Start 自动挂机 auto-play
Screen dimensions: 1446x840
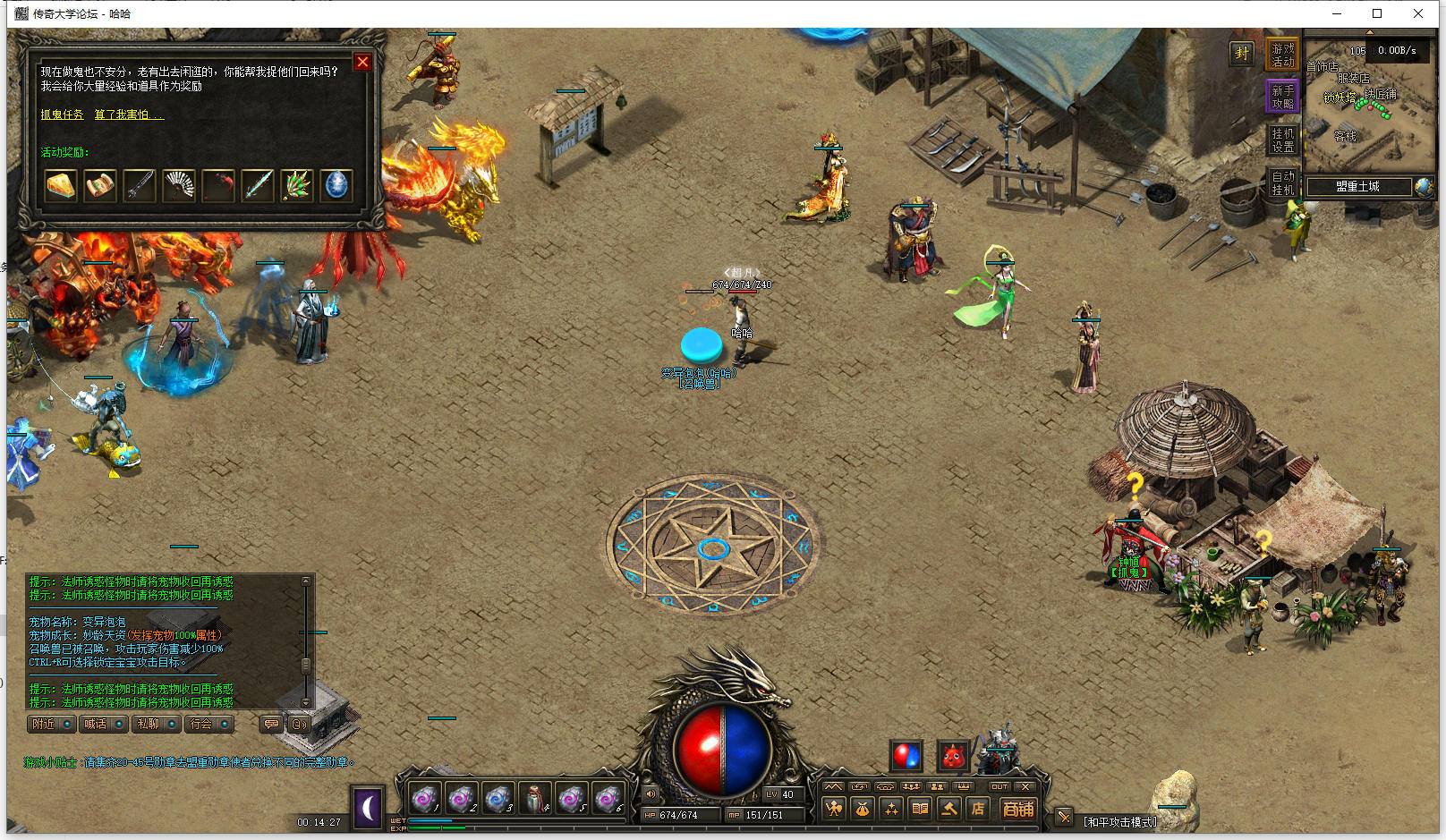pos(1282,182)
